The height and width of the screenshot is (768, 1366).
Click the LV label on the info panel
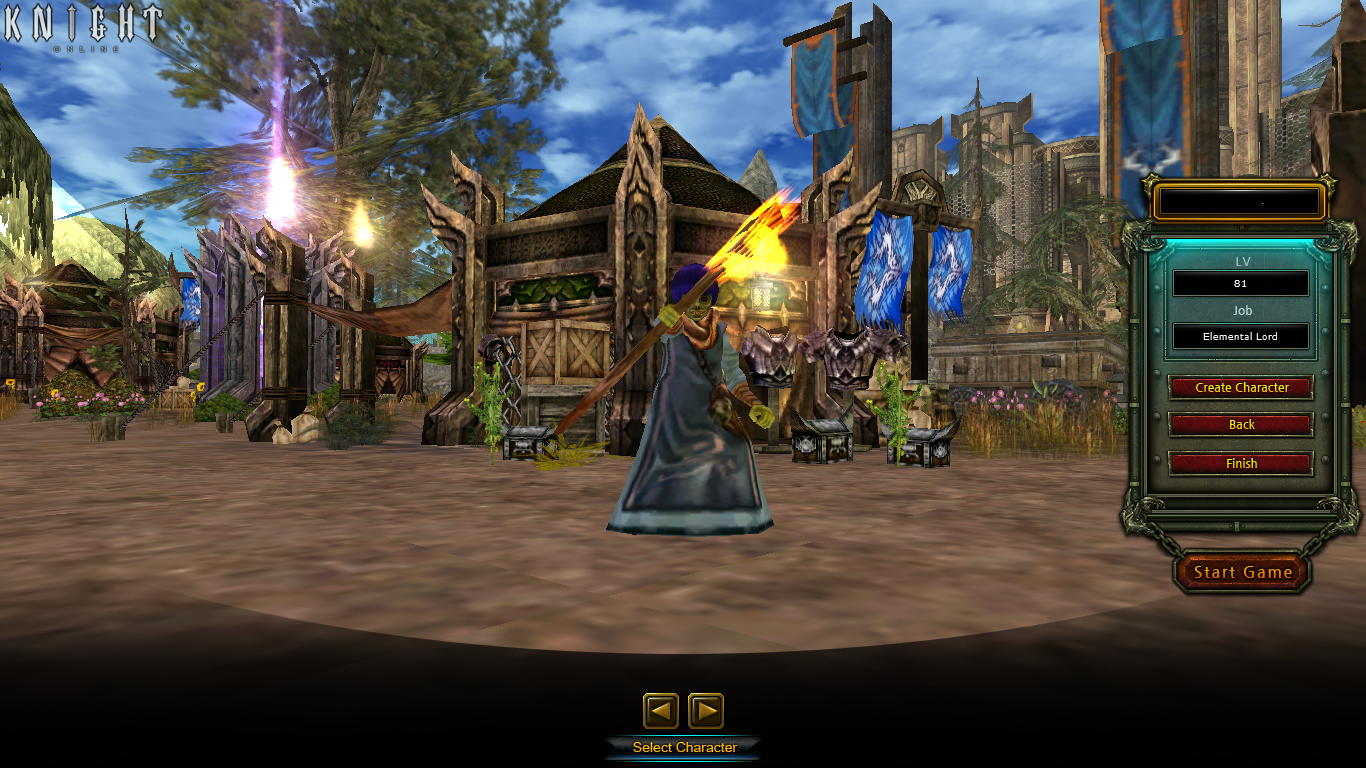[x=1242, y=260]
